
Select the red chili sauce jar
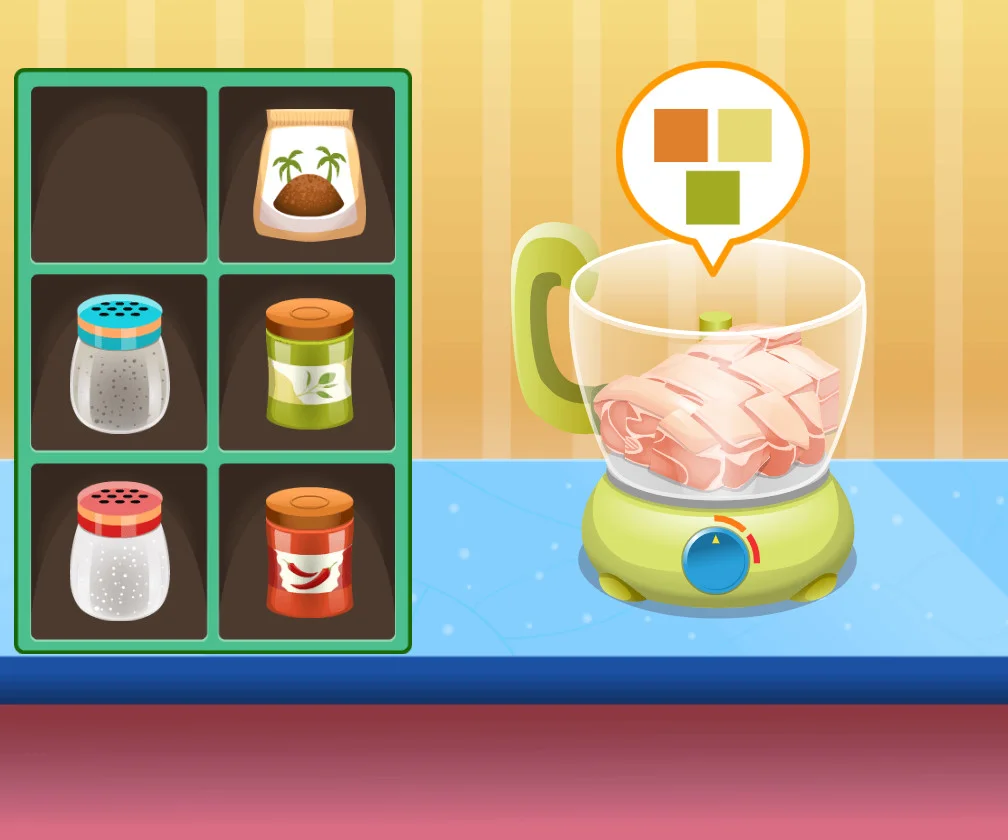(310, 551)
